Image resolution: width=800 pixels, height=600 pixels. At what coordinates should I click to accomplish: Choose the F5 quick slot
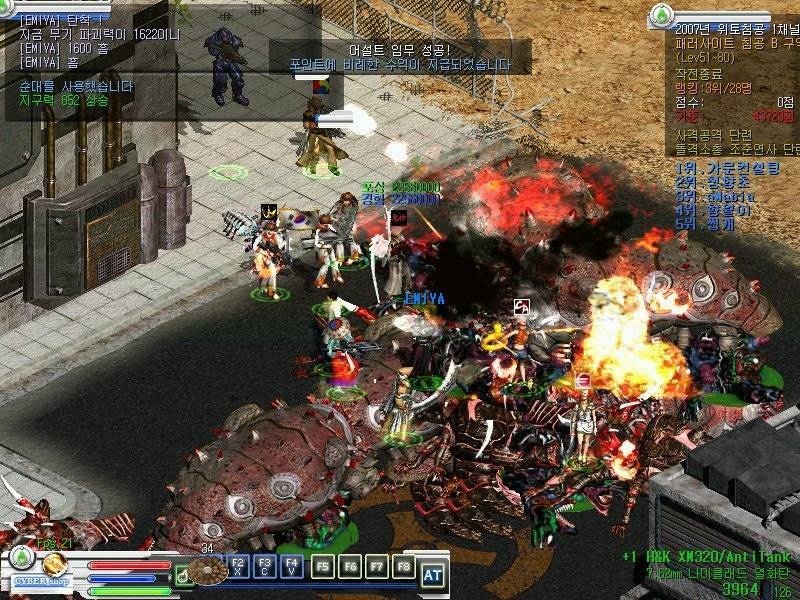pyautogui.click(x=322, y=567)
